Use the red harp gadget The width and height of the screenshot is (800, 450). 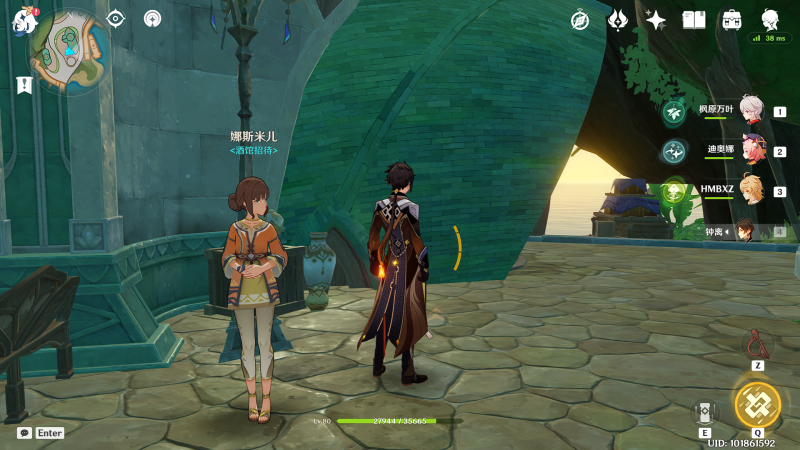point(758,346)
